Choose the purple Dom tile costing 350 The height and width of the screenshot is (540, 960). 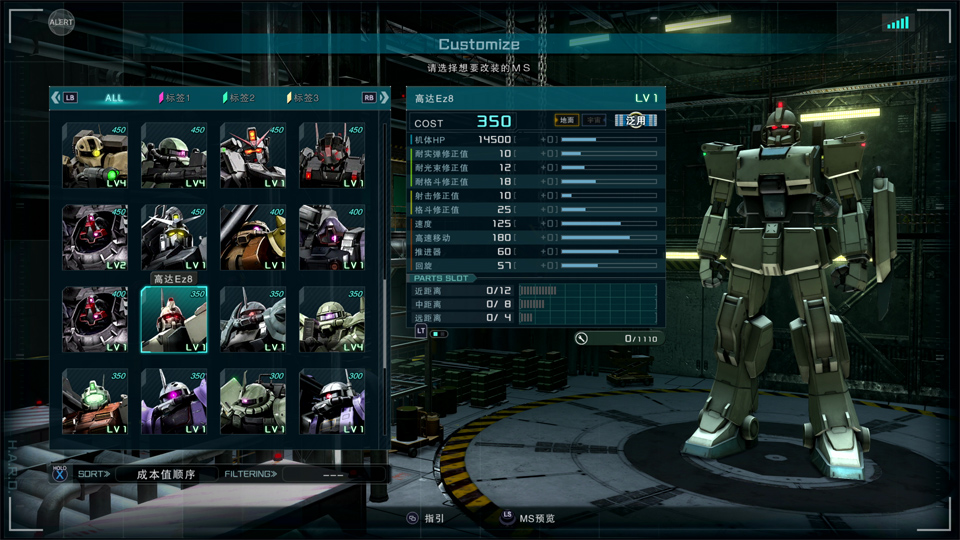(x=174, y=402)
